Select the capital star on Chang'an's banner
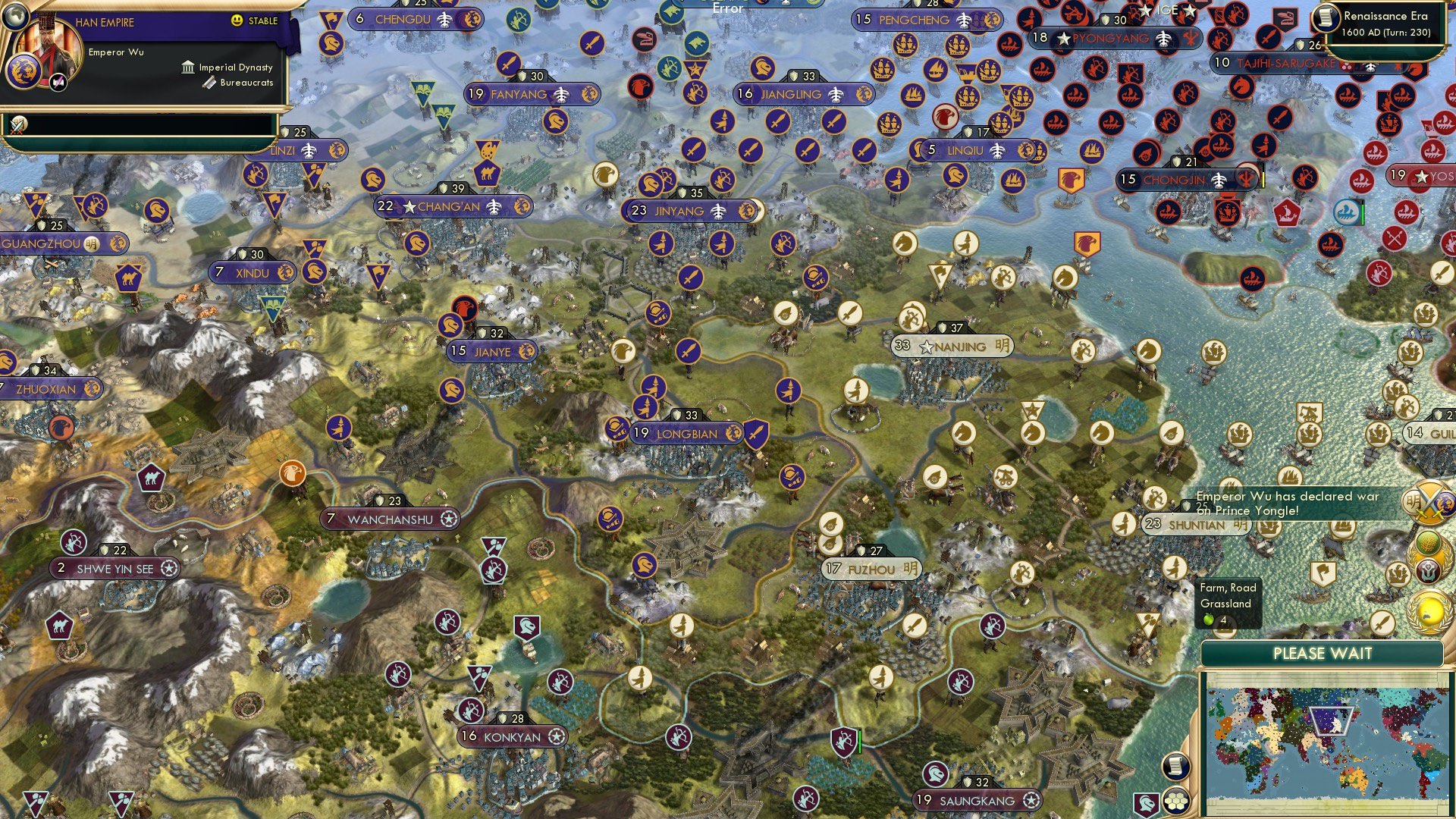1456x819 pixels. coord(409,205)
